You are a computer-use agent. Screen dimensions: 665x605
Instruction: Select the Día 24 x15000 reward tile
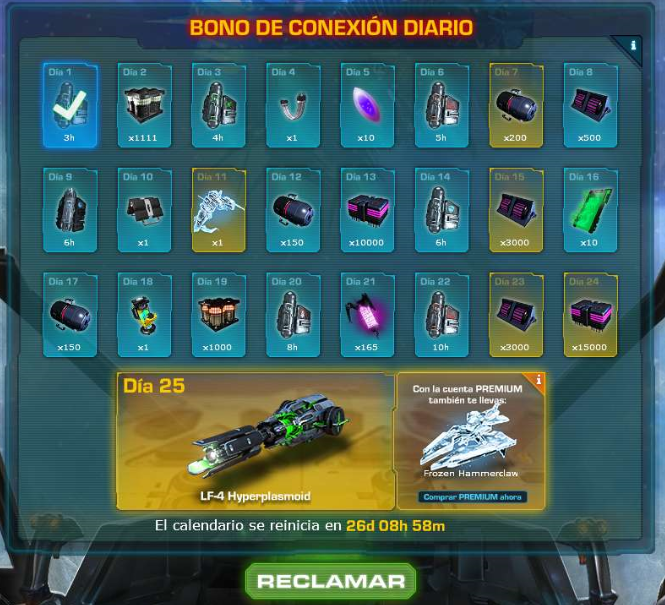point(591,315)
